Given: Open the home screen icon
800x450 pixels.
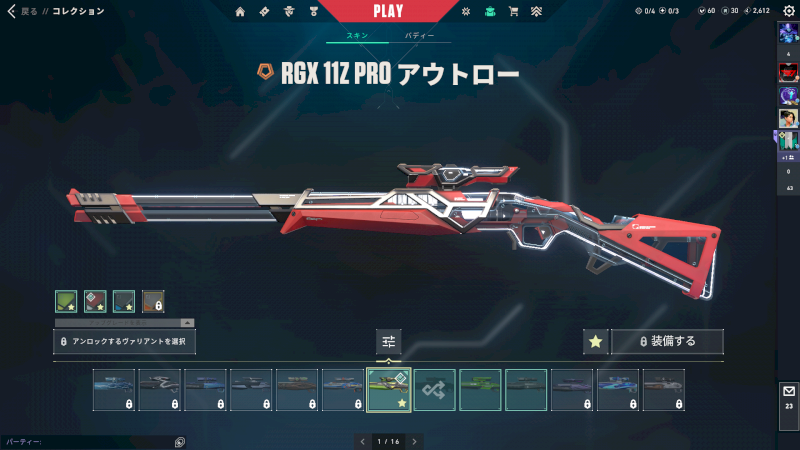Looking at the screenshot, I should pyautogui.click(x=240, y=12).
